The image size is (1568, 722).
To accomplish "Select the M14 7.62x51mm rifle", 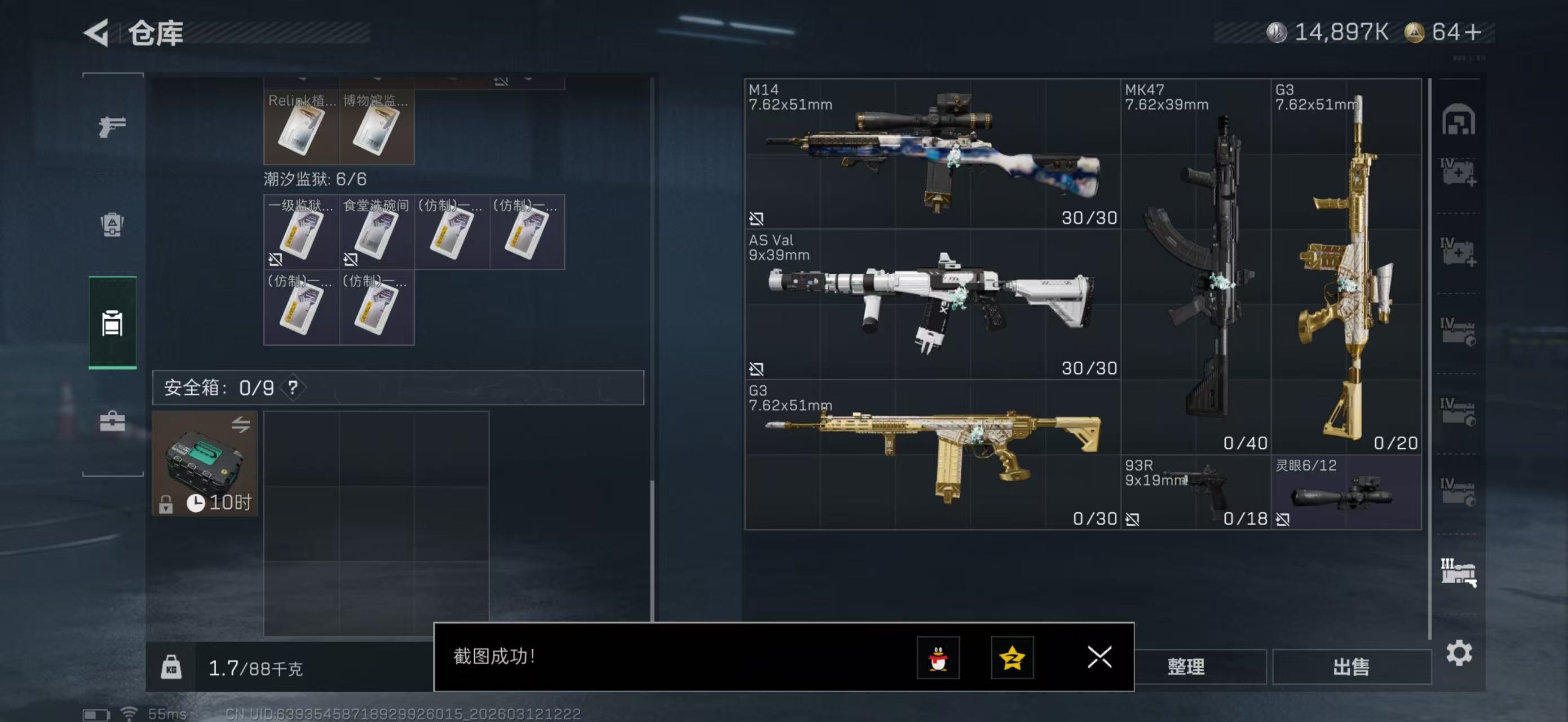I will pos(931,153).
